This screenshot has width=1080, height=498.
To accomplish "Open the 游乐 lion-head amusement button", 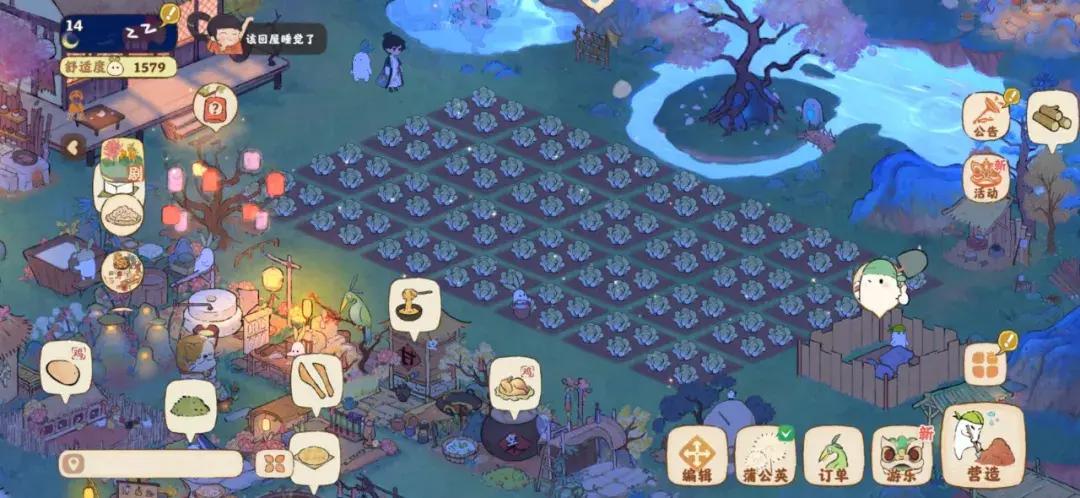I will point(902,454).
